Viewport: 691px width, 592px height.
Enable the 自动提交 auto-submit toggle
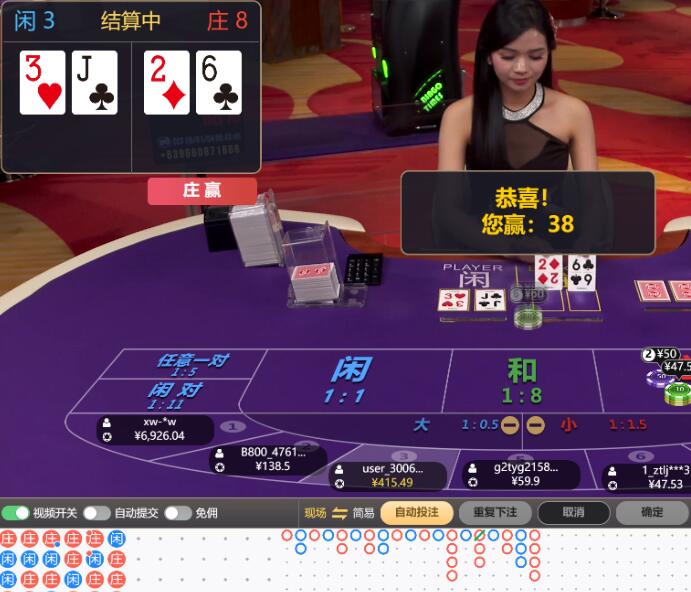click(x=96, y=513)
